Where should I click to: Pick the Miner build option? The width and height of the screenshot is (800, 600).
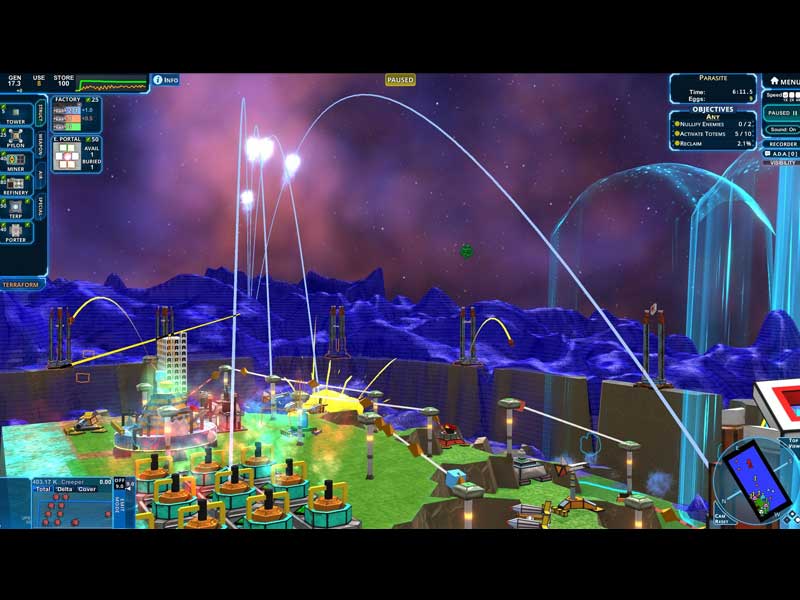(15, 160)
